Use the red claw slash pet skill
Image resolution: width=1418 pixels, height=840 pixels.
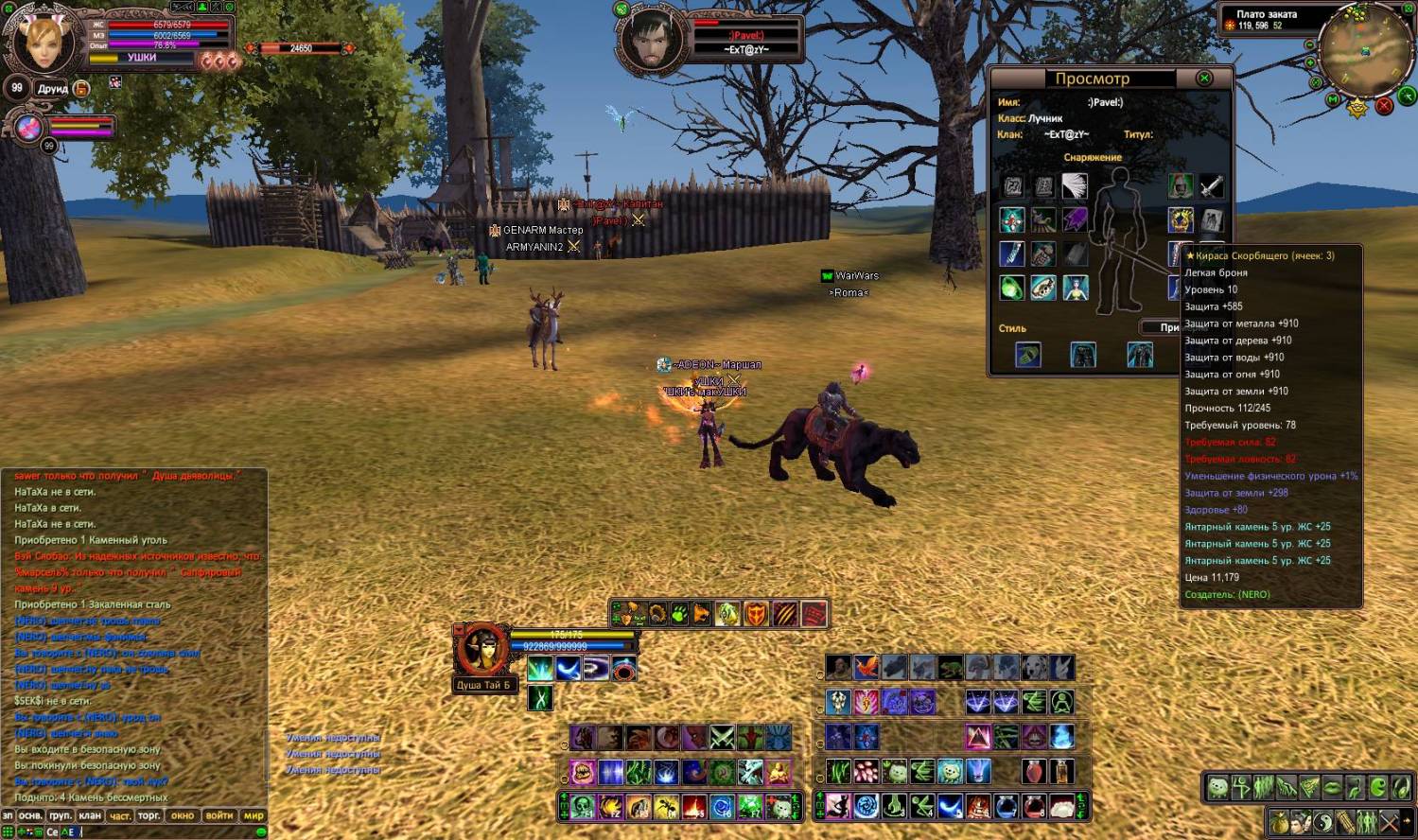[785, 615]
